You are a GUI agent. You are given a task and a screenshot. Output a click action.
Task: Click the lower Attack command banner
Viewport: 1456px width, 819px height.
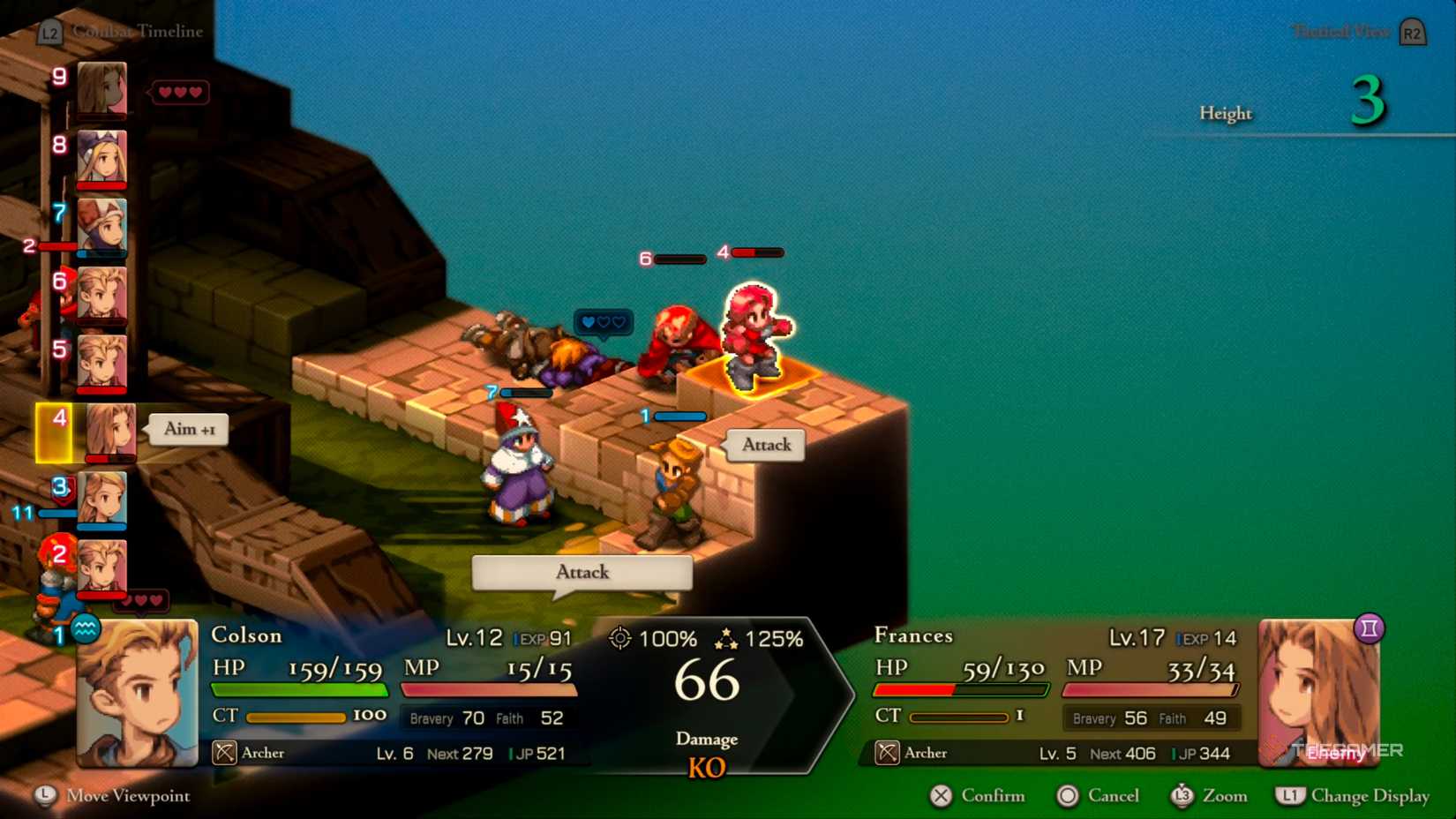(x=582, y=573)
